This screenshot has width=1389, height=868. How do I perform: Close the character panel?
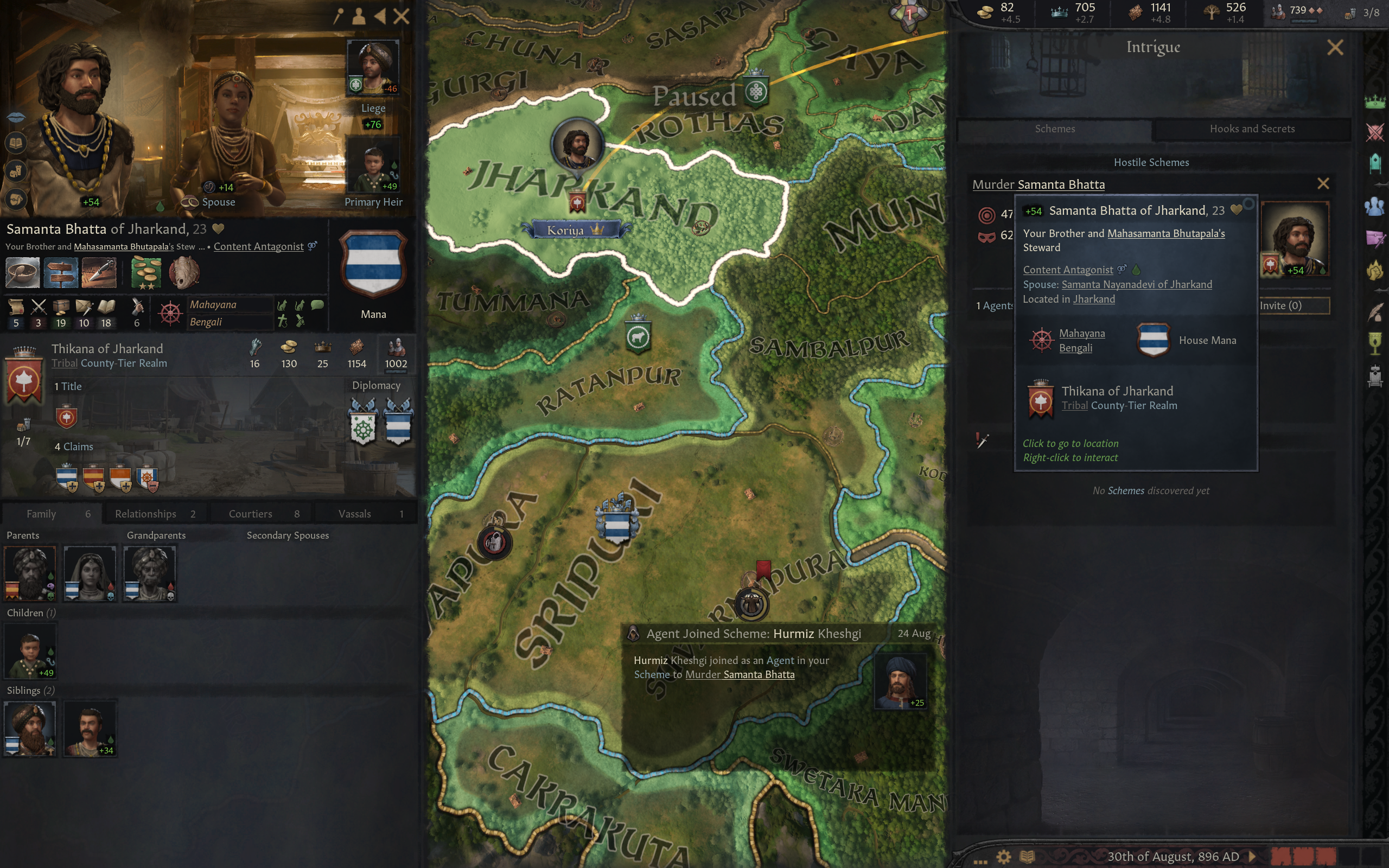click(x=401, y=16)
